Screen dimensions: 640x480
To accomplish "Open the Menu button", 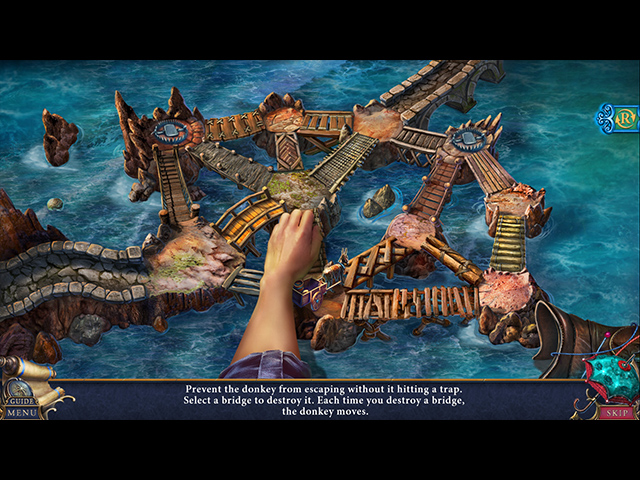I will [x=22, y=411].
